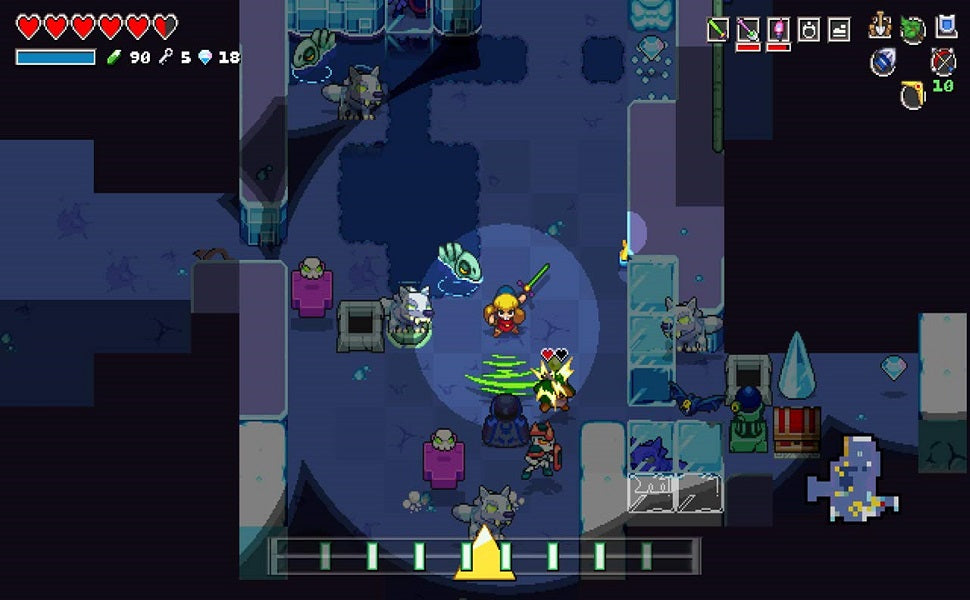Select the yellow boomerang item icon
Viewport: 970px width, 600px height.
point(912,96)
